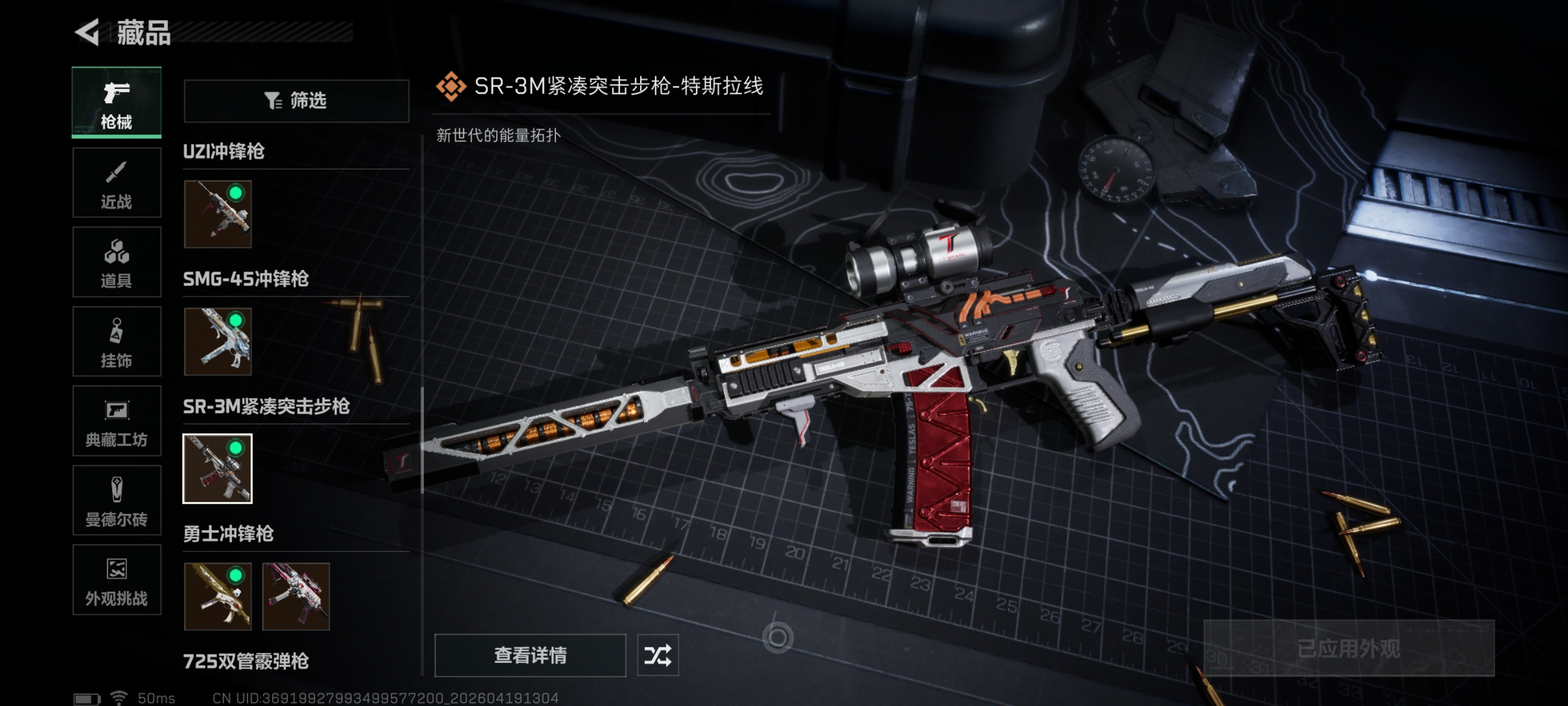The height and width of the screenshot is (706, 1568).
Task: Choose the SMG-45冲锋枪 skin thumbnail
Action: (x=217, y=341)
